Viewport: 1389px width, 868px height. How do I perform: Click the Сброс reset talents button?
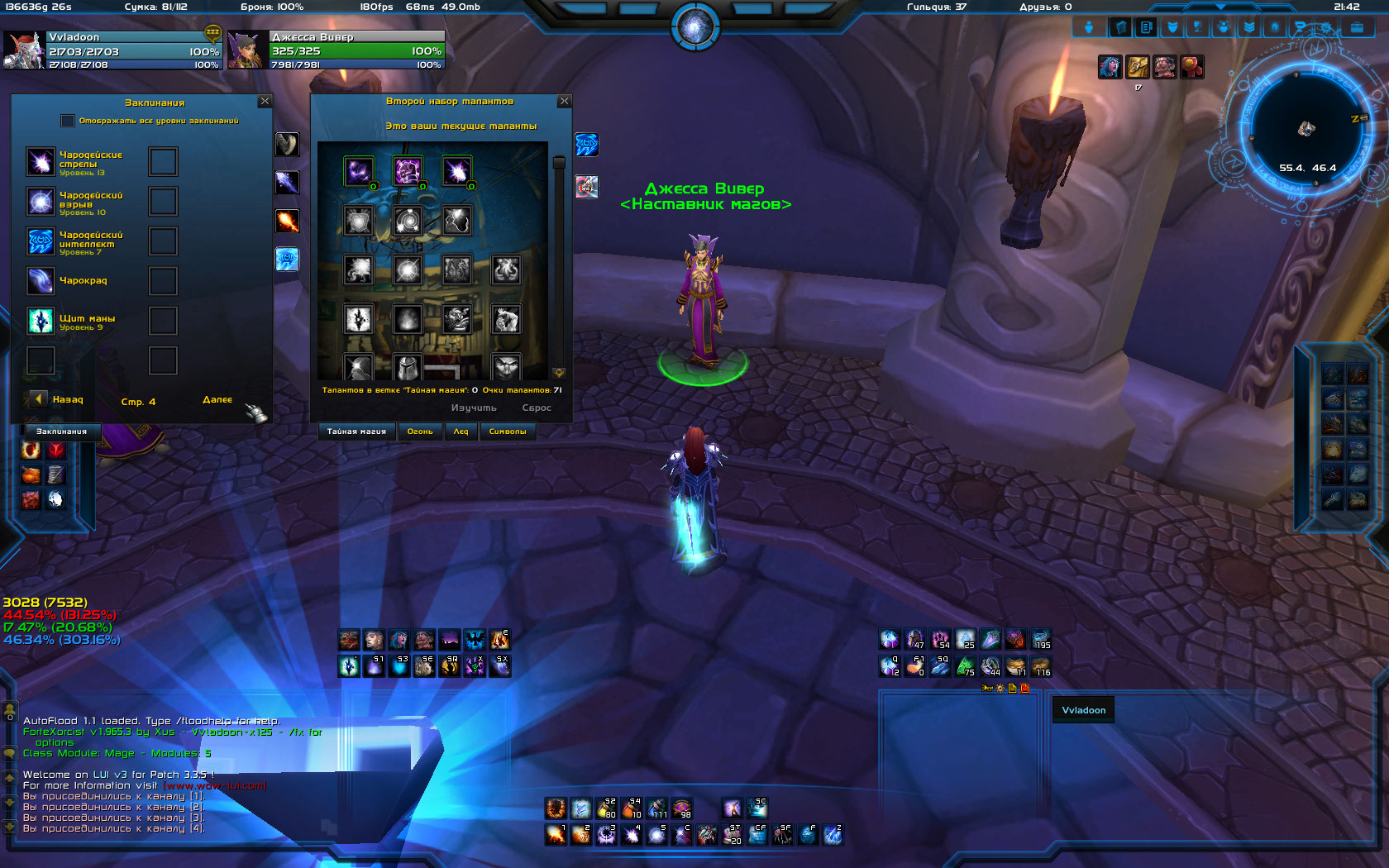pyautogui.click(x=537, y=408)
